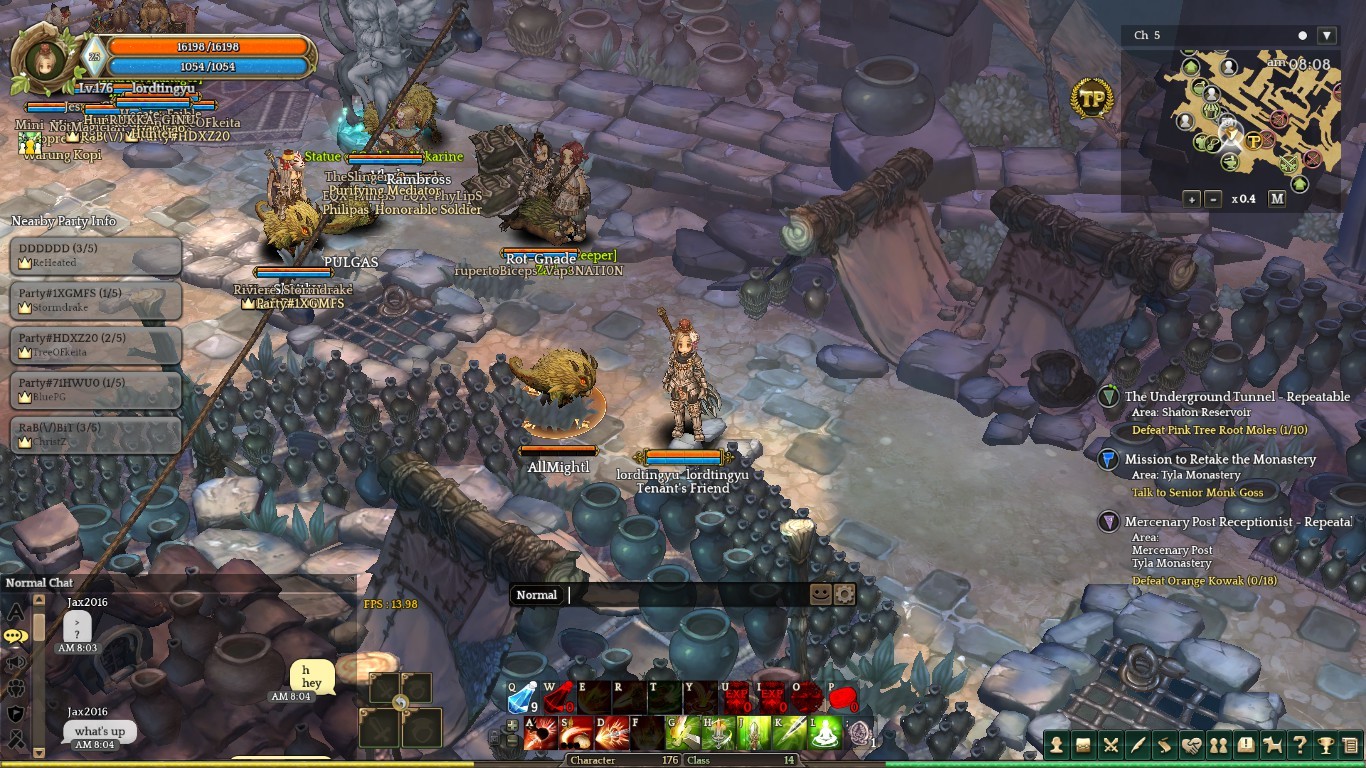Activate the red explosion skill in A slot

click(x=540, y=734)
